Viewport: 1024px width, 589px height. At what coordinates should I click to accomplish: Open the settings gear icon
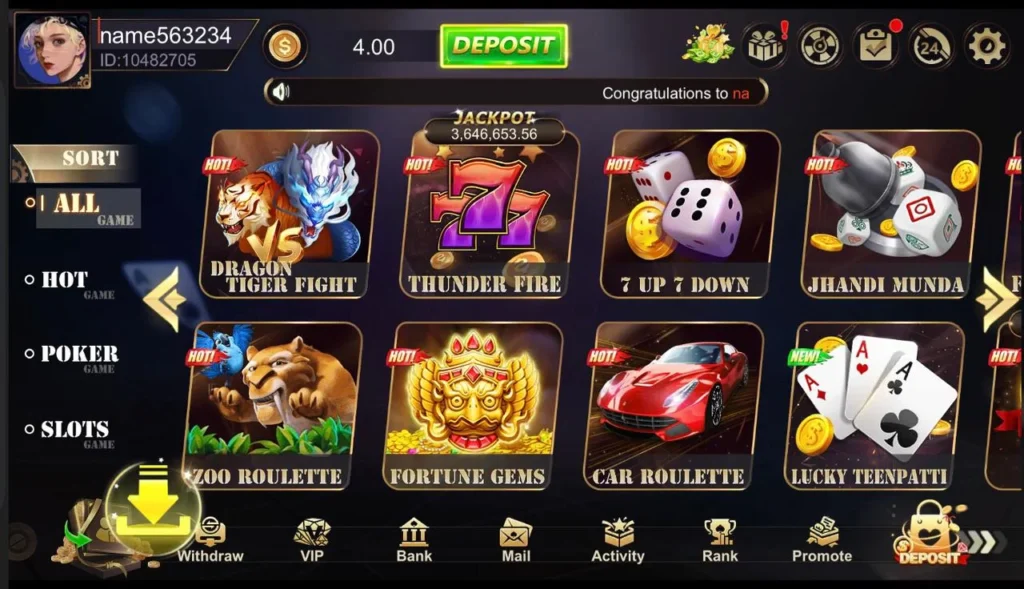tap(985, 46)
